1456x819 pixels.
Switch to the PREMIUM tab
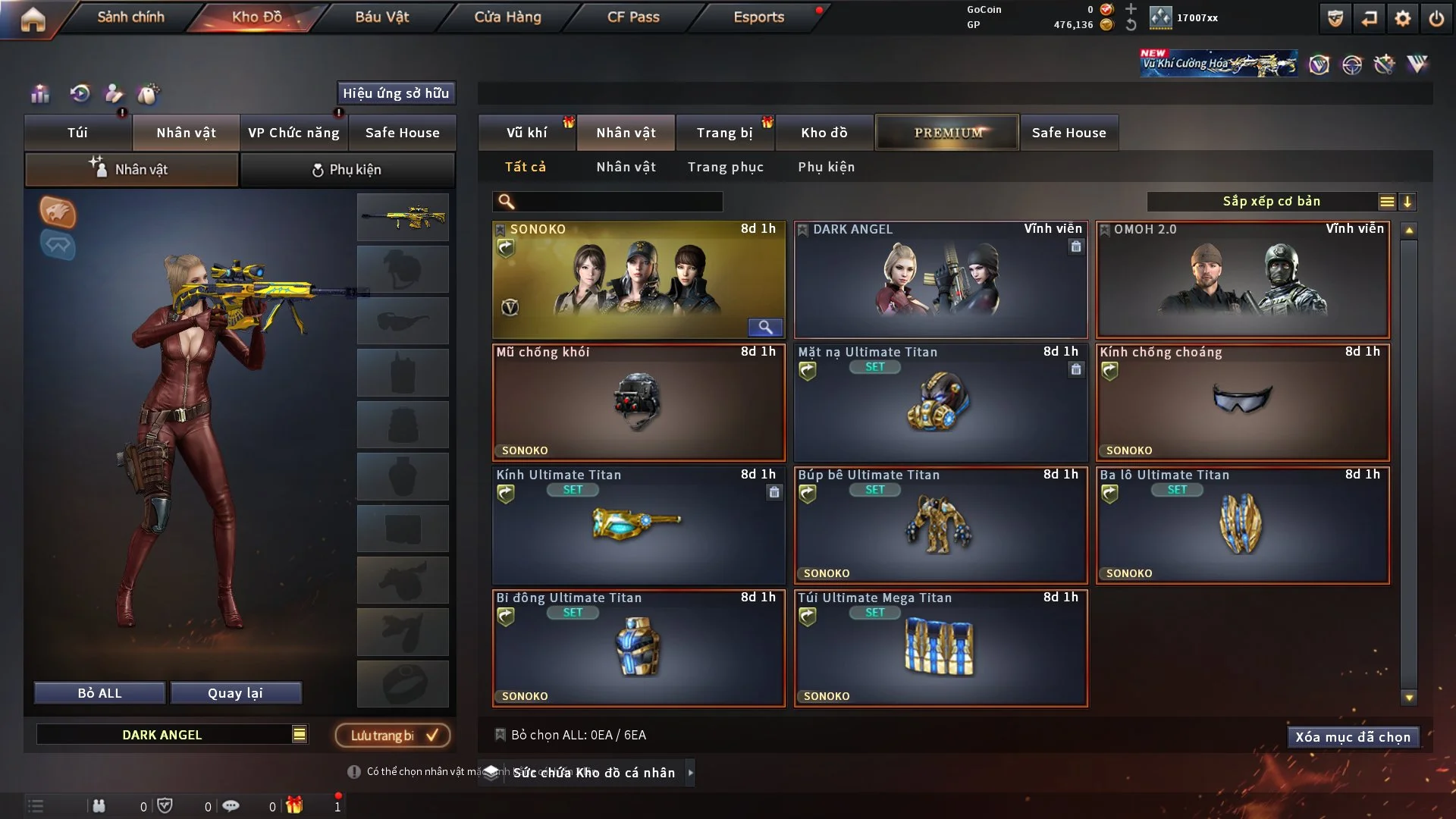947,133
